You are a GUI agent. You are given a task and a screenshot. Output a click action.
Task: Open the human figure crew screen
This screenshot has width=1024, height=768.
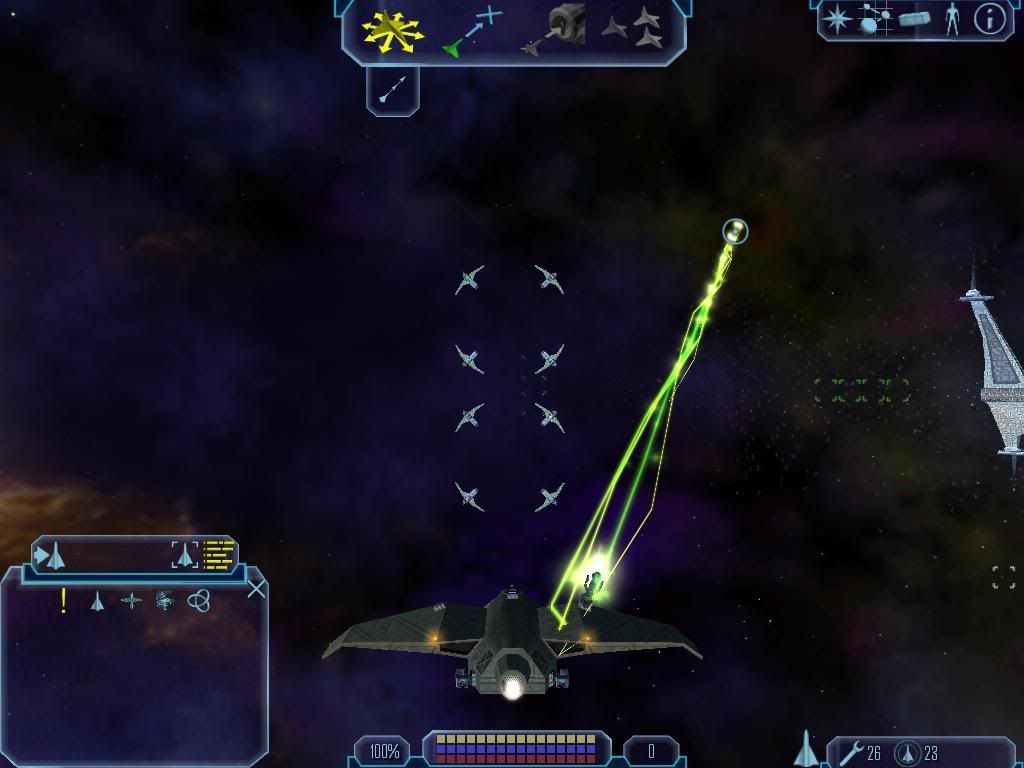coord(951,19)
